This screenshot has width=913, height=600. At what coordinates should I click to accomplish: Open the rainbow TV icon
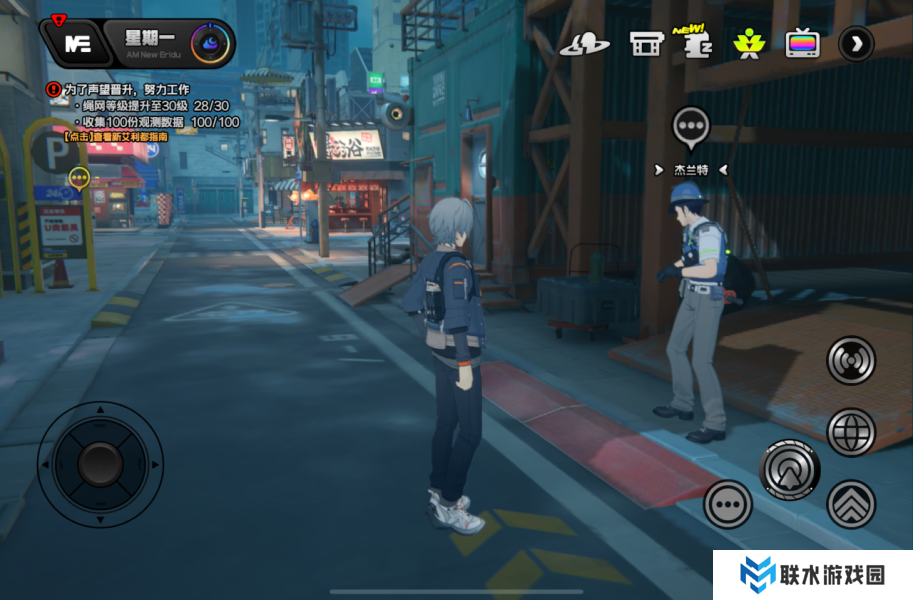pos(802,44)
